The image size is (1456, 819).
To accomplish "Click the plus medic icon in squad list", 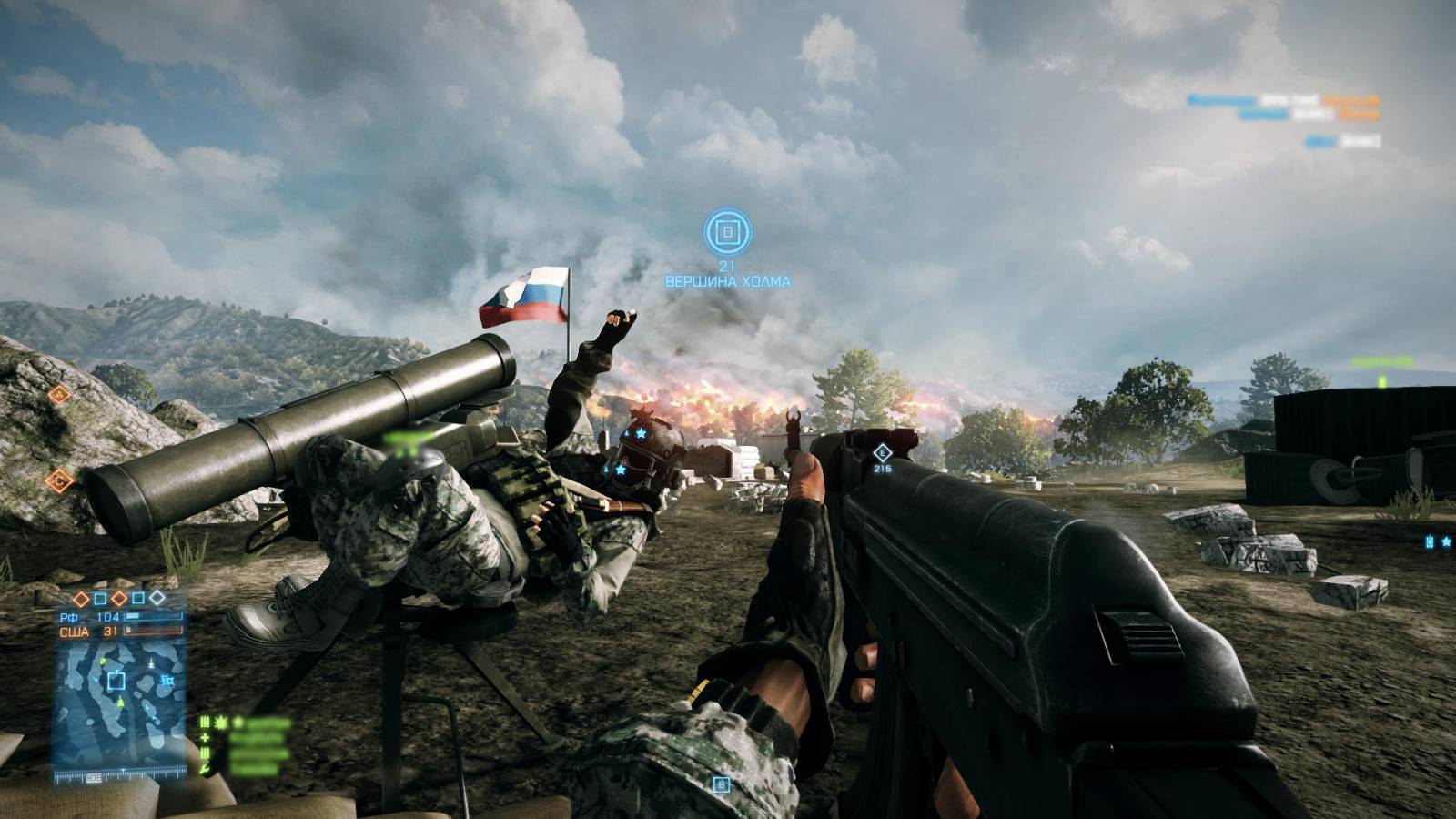I will [206, 738].
